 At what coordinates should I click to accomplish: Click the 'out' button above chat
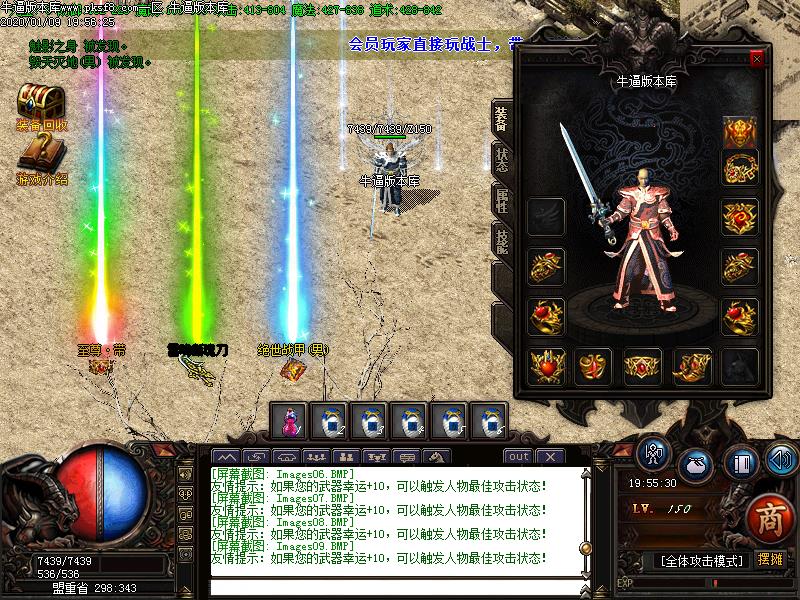point(518,457)
